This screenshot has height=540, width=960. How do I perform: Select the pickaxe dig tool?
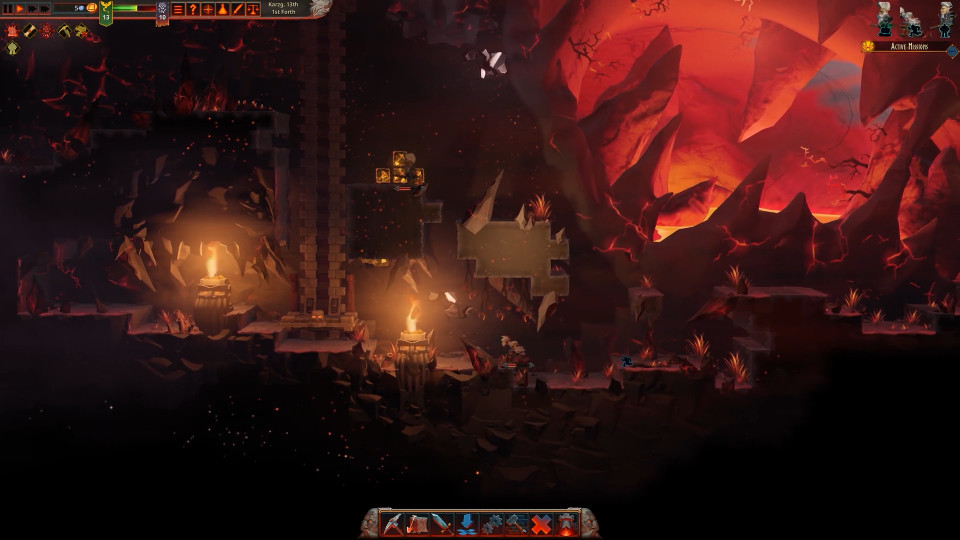pos(394,523)
